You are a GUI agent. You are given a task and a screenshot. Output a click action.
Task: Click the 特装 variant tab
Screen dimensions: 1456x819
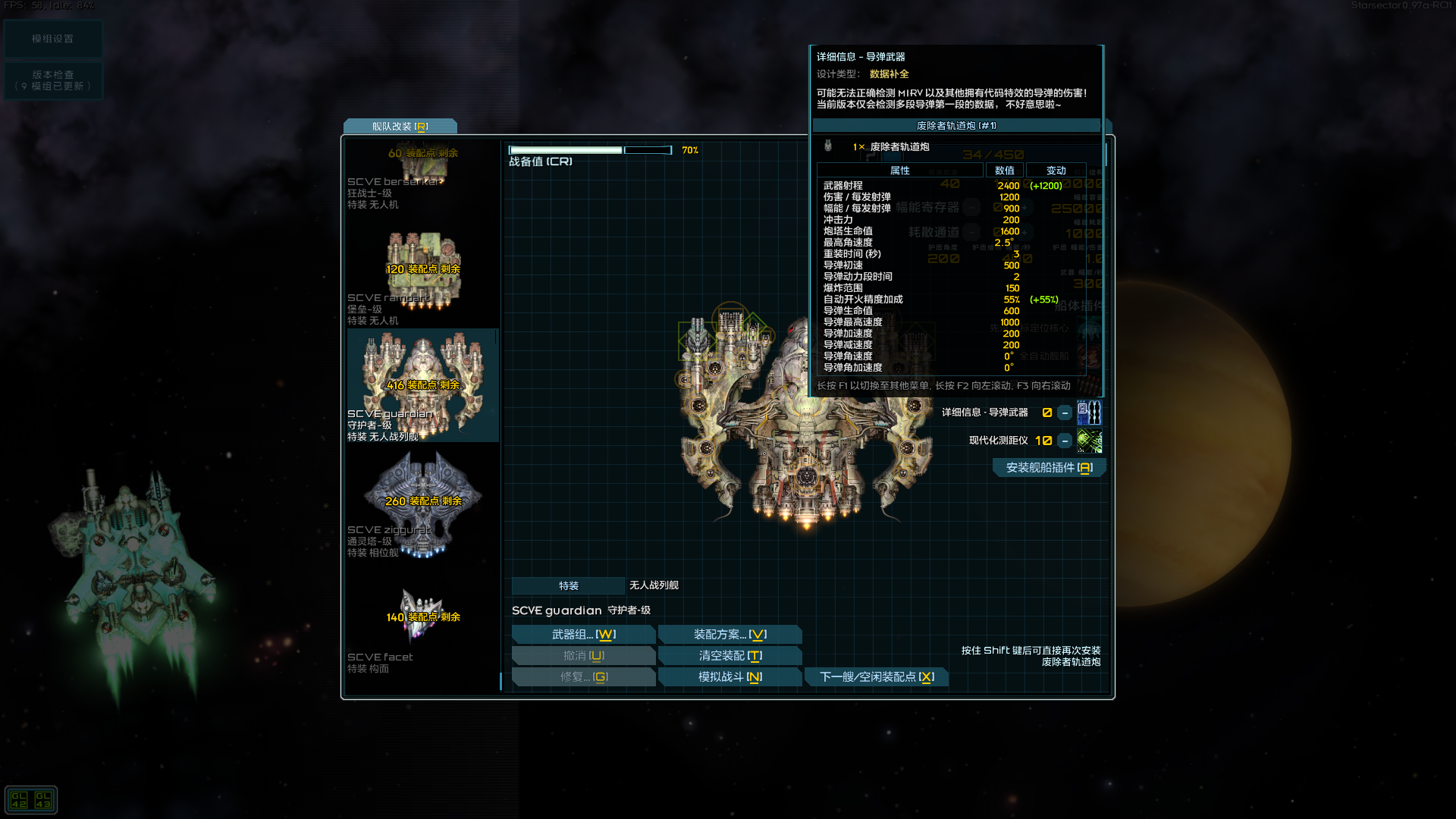tap(567, 585)
